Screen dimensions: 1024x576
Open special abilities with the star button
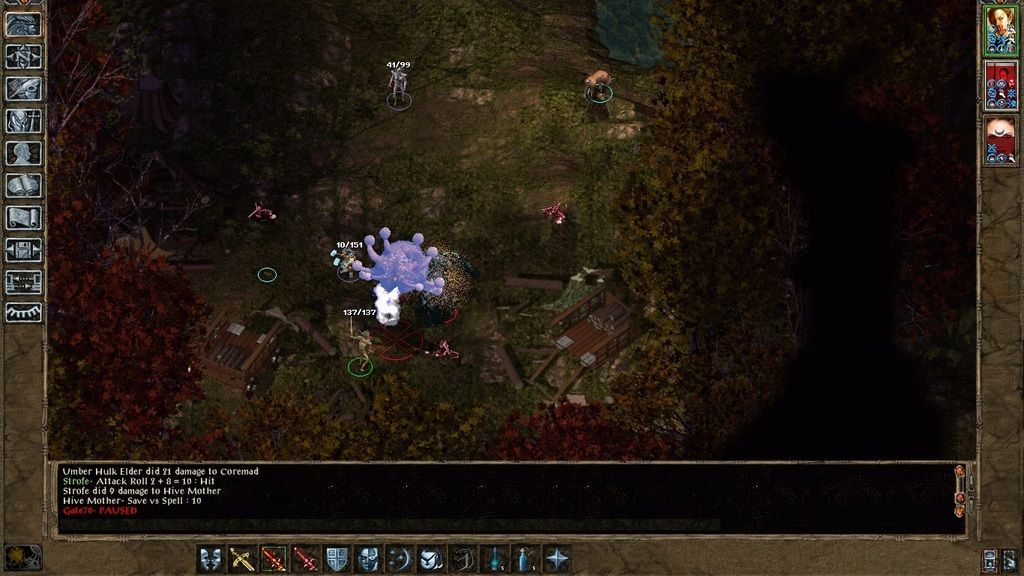coord(557,559)
